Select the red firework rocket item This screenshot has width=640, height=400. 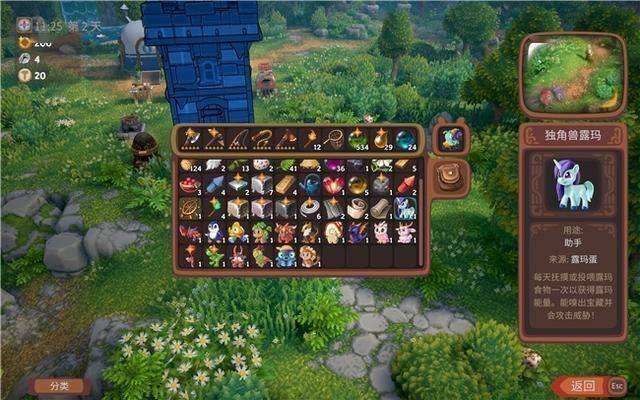click(x=405, y=185)
